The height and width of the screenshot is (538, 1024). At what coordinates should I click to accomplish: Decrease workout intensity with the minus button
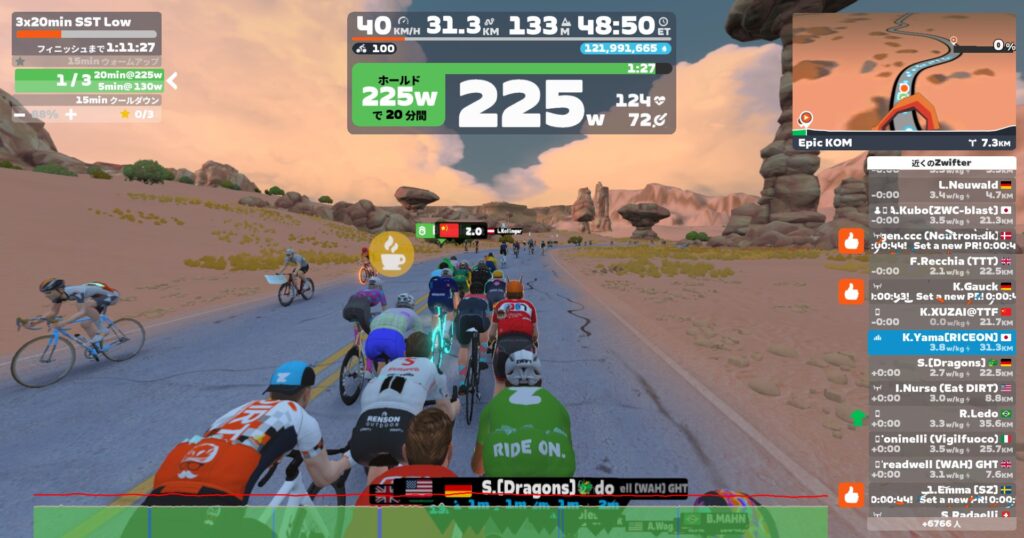[19, 114]
